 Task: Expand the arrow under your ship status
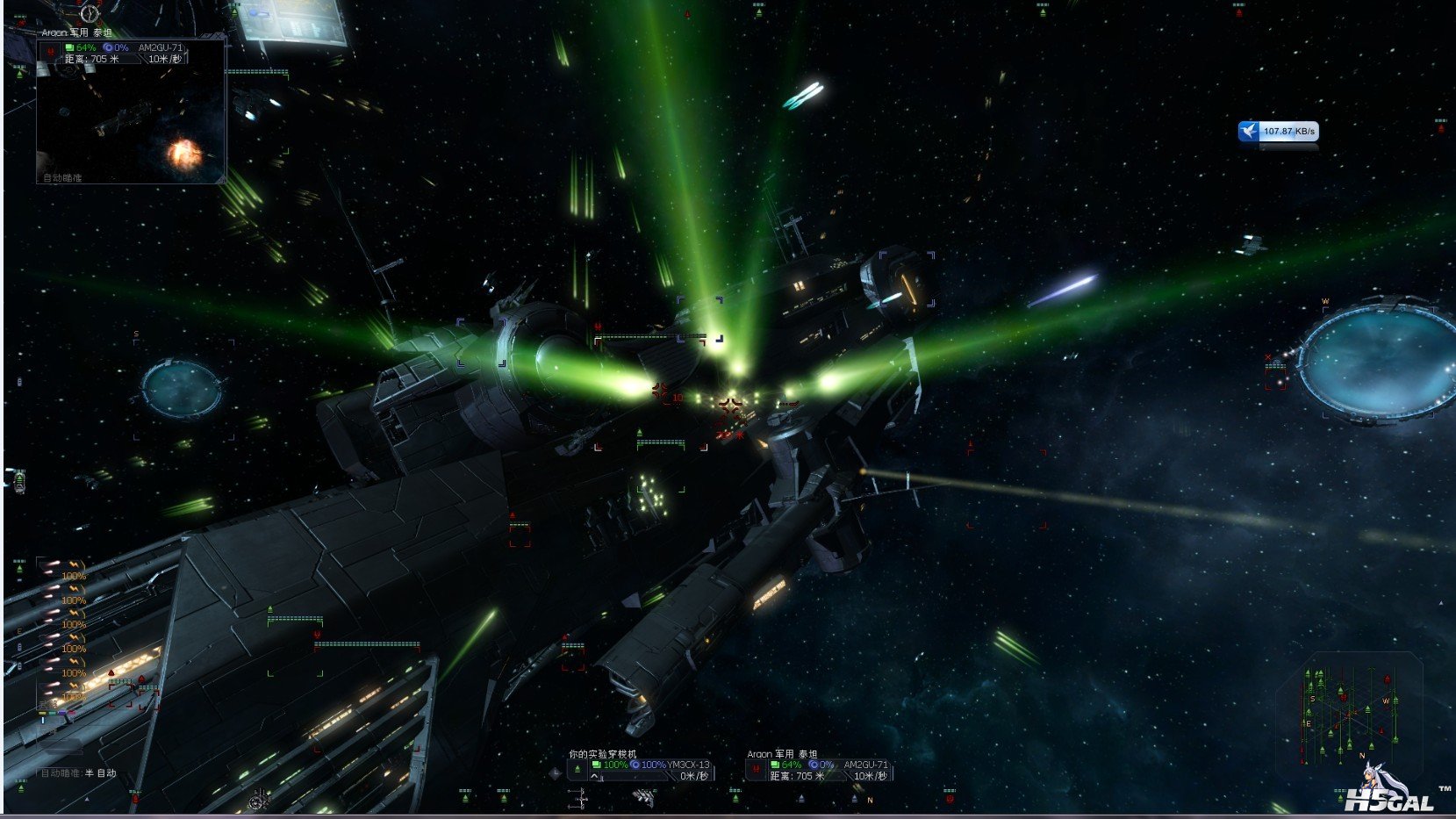[x=595, y=777]
